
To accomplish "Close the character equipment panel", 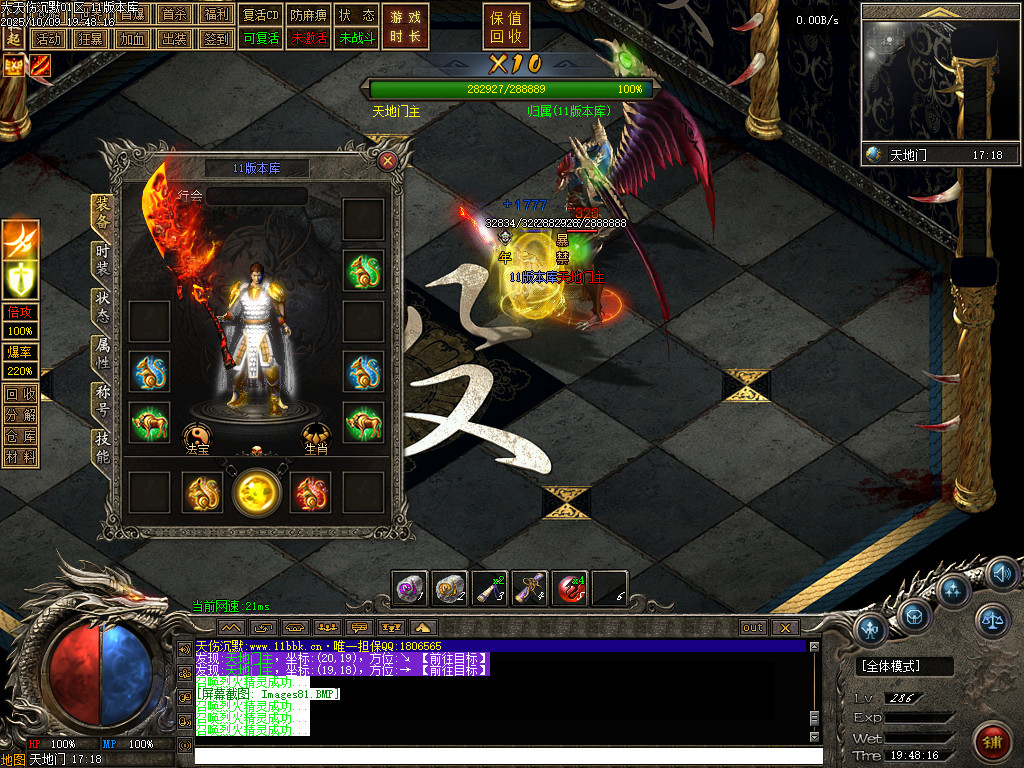I will pyautogui.click(x=388, y=160).
